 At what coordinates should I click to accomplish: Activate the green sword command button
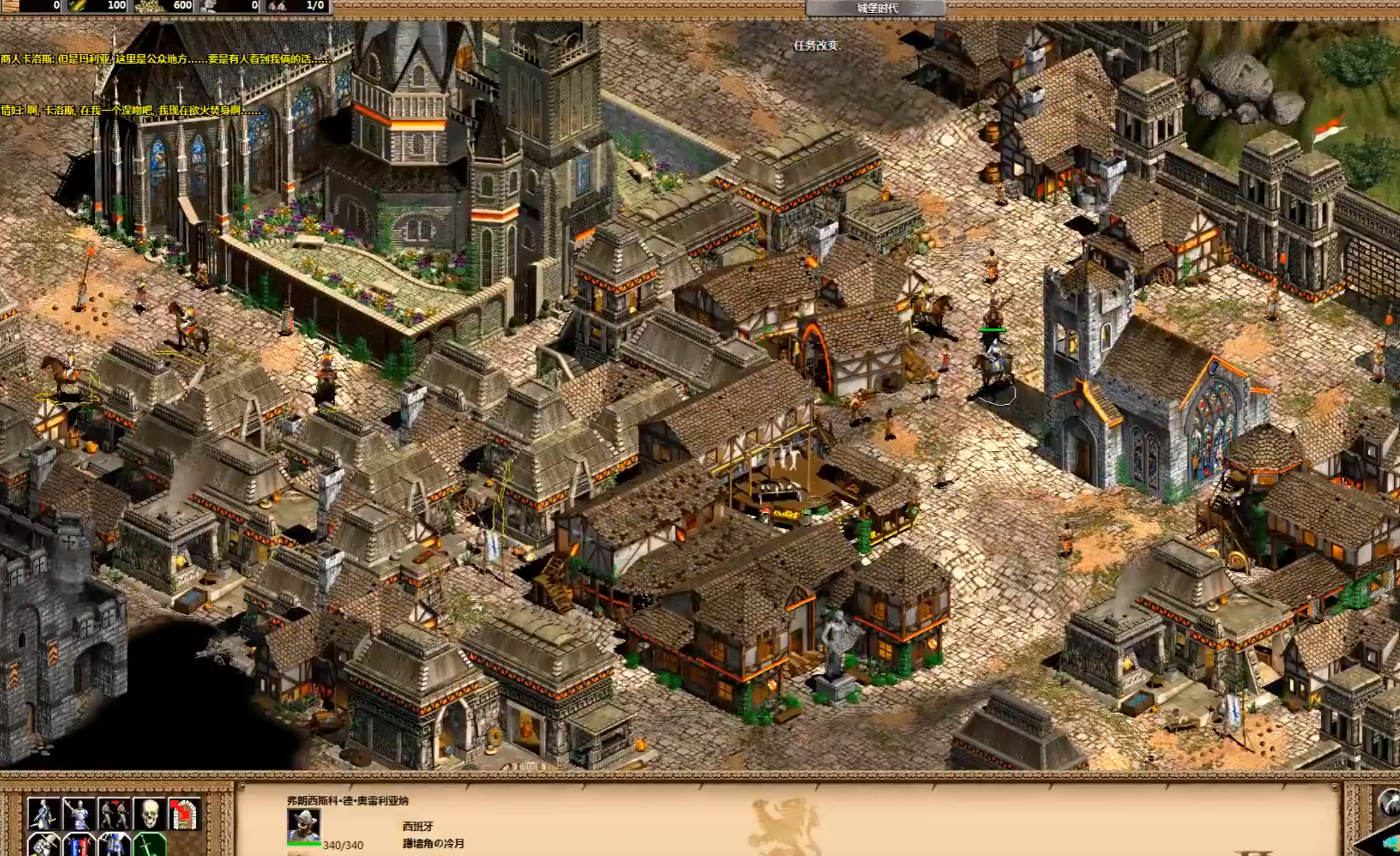150,845
